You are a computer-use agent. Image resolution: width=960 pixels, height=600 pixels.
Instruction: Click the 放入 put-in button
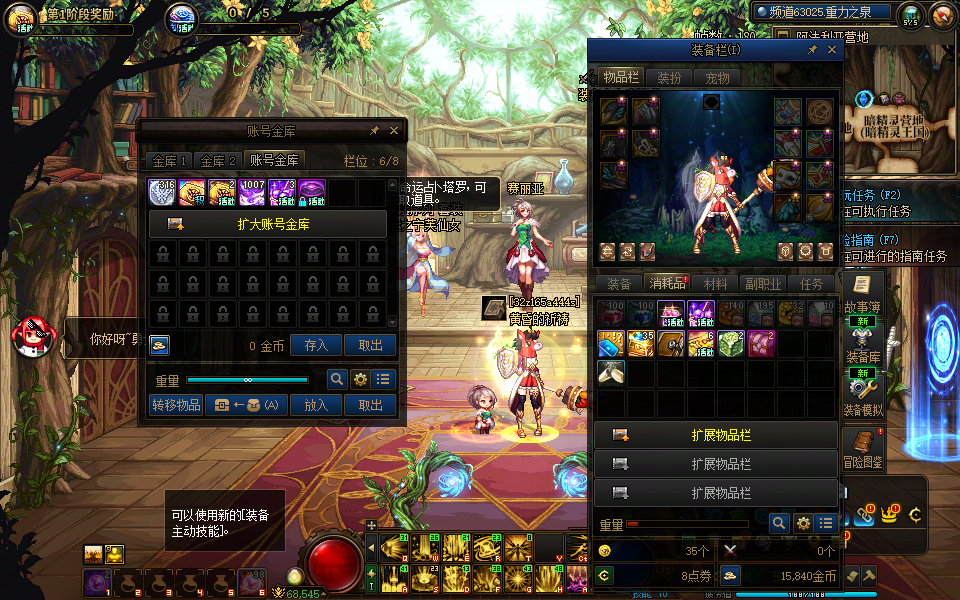click(316, 405)
